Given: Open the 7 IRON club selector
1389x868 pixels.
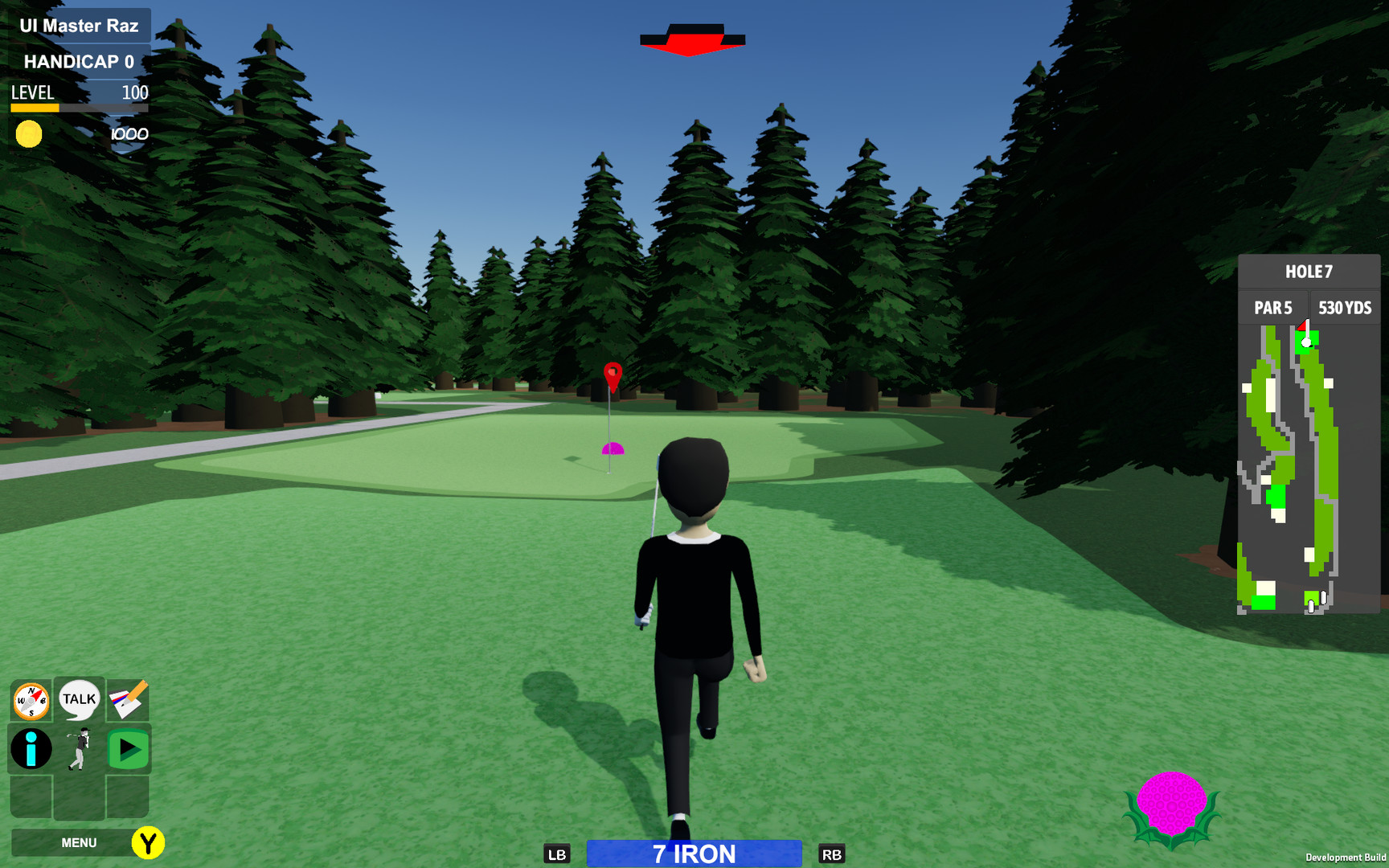Looking at the screenshot, I should click(x=693, y=854).
